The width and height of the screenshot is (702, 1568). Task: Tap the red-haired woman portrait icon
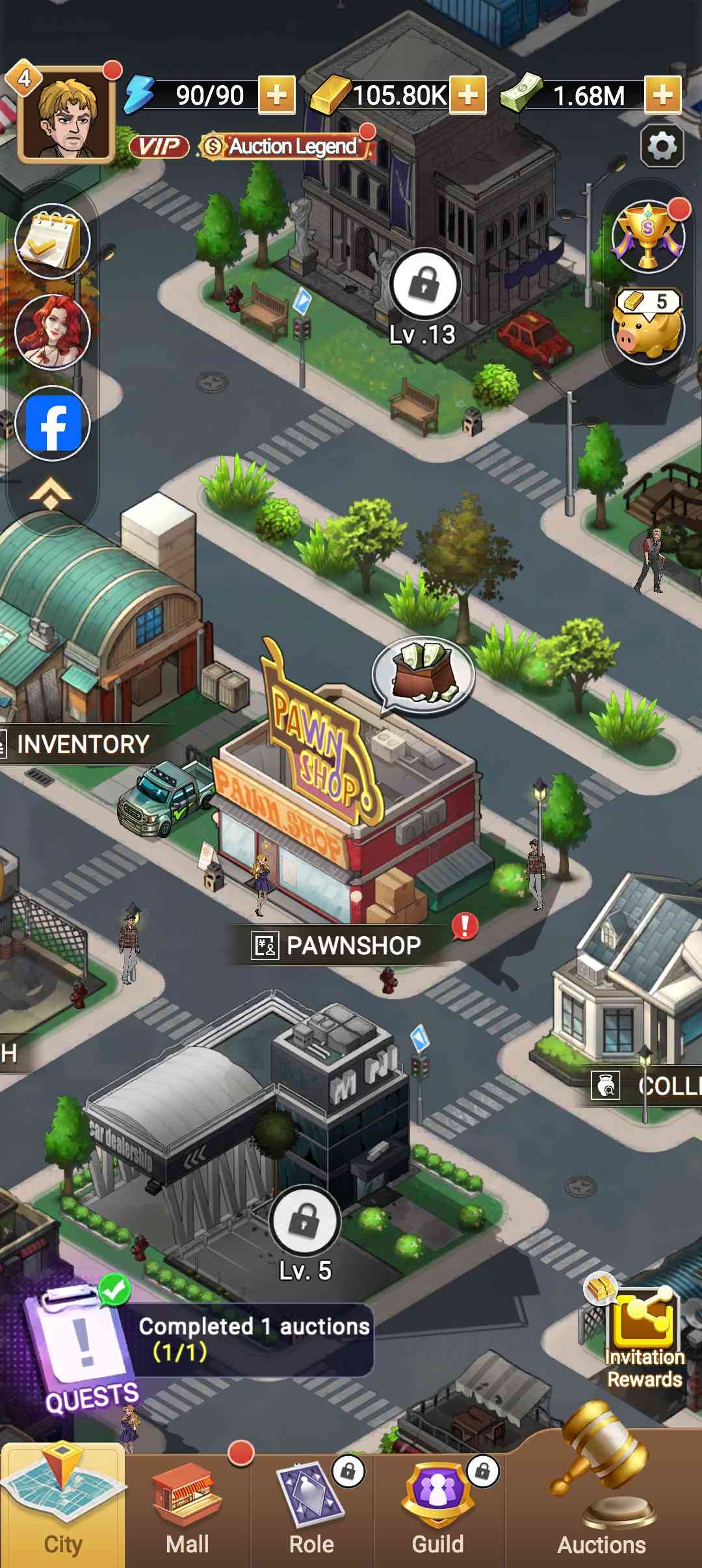coord(52,332)
